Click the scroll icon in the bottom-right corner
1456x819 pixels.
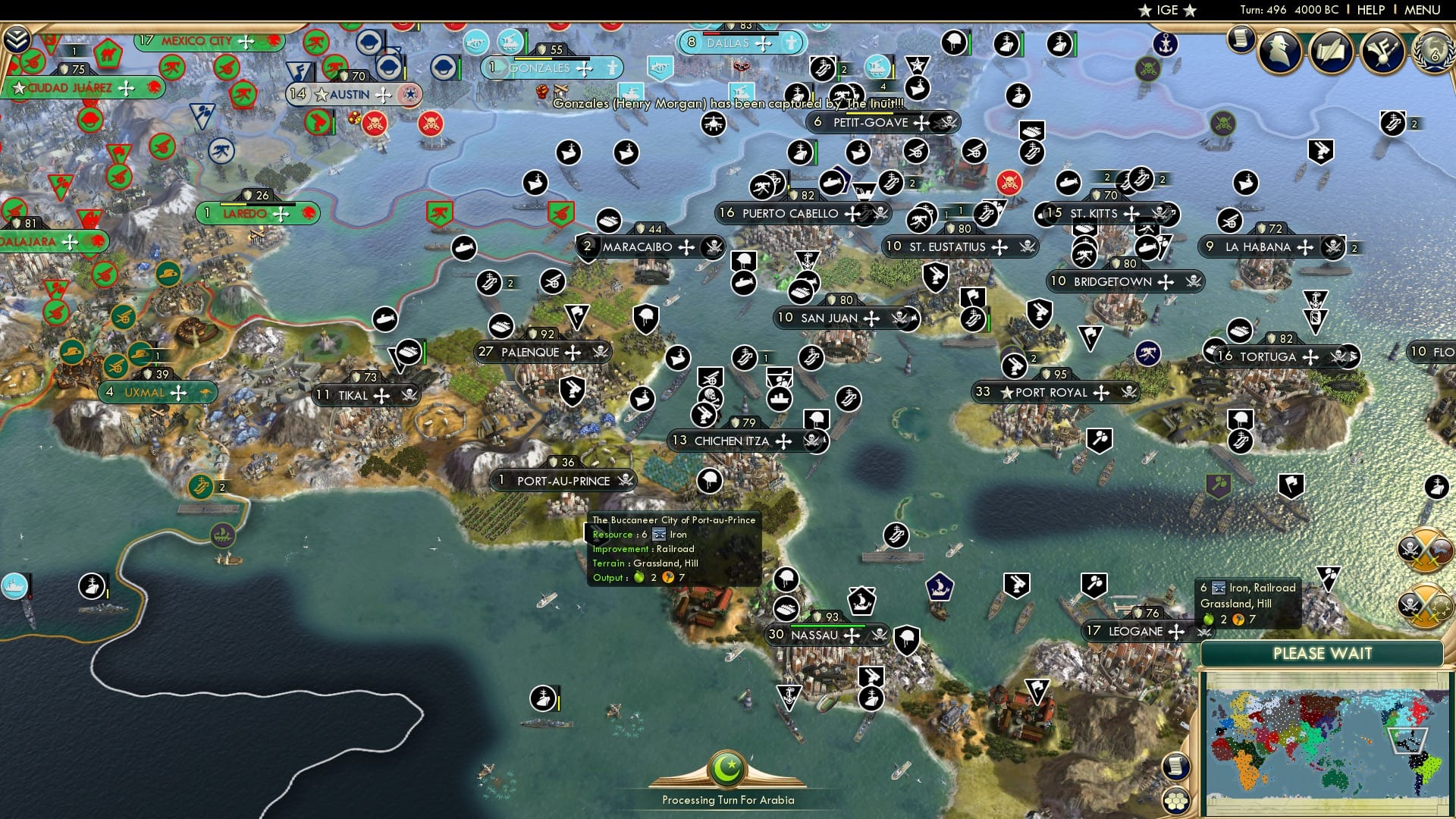pyautogui.click(x=1175, y=767)
